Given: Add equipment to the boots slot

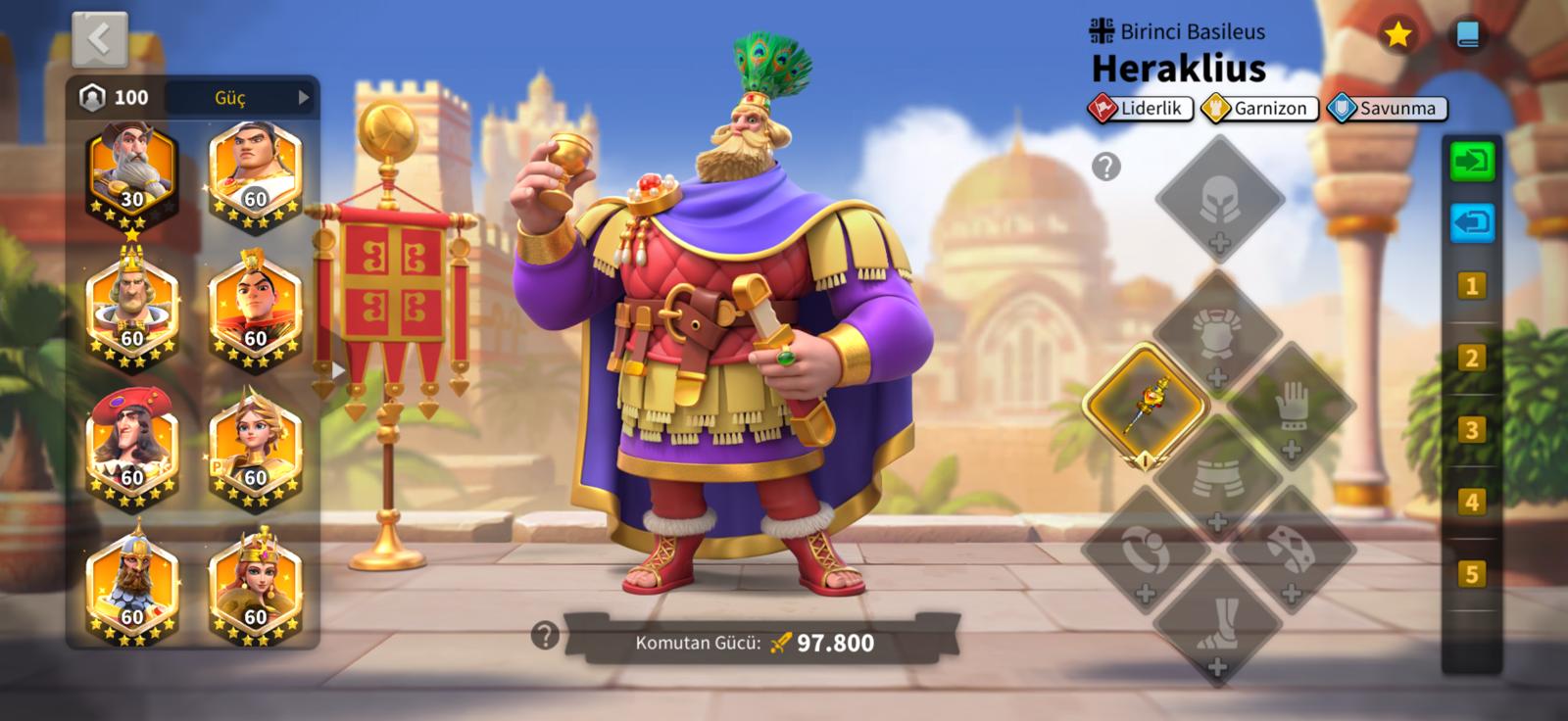Looking at the screenshot, I should 1218,622.
